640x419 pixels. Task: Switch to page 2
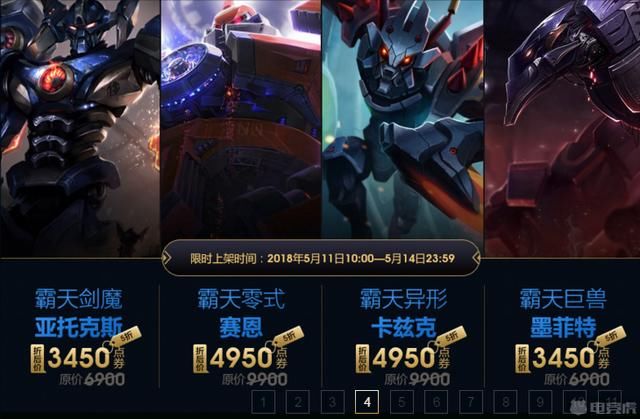297,402
